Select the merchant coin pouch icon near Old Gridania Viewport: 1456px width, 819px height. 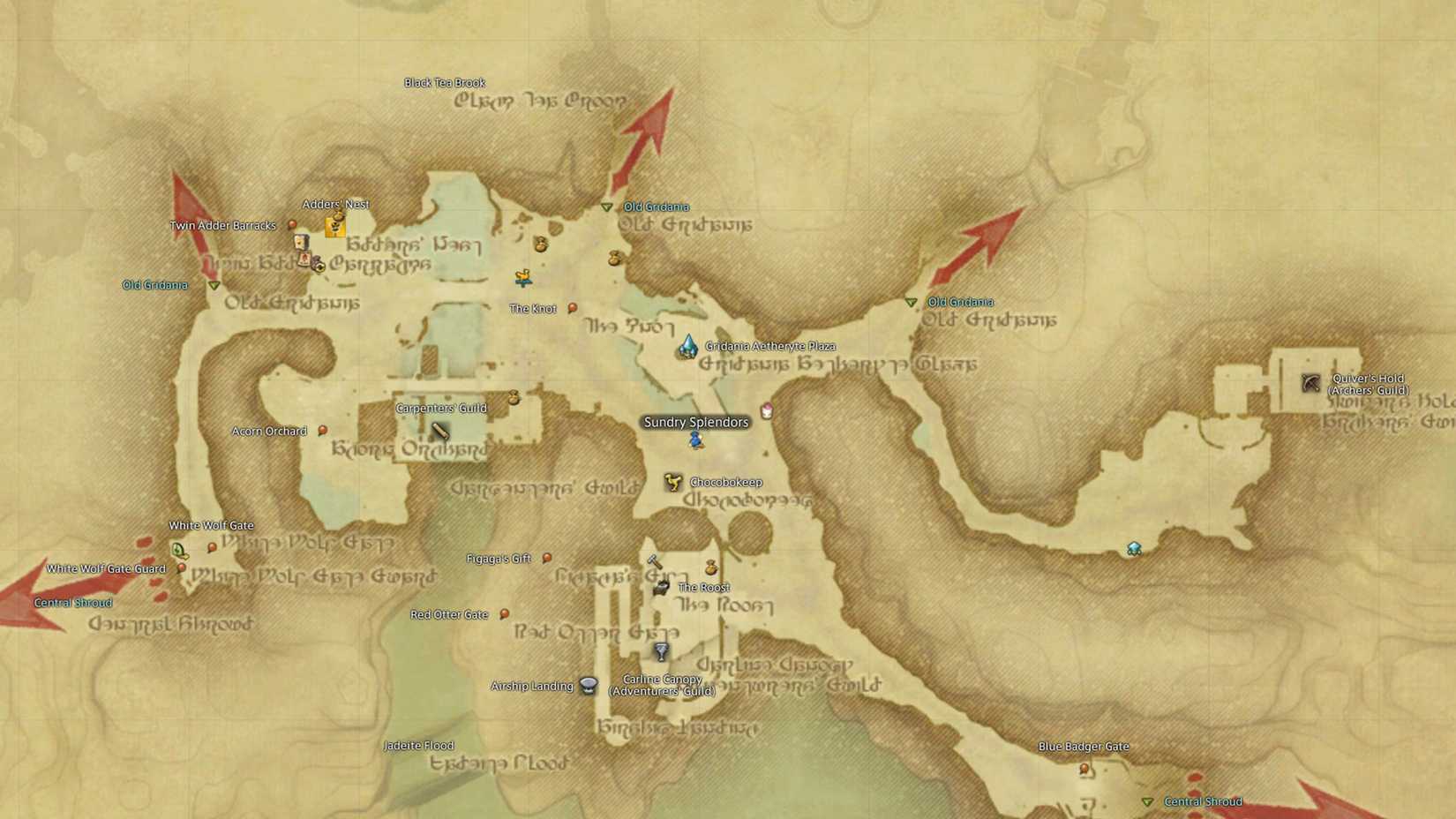point(613,258)
